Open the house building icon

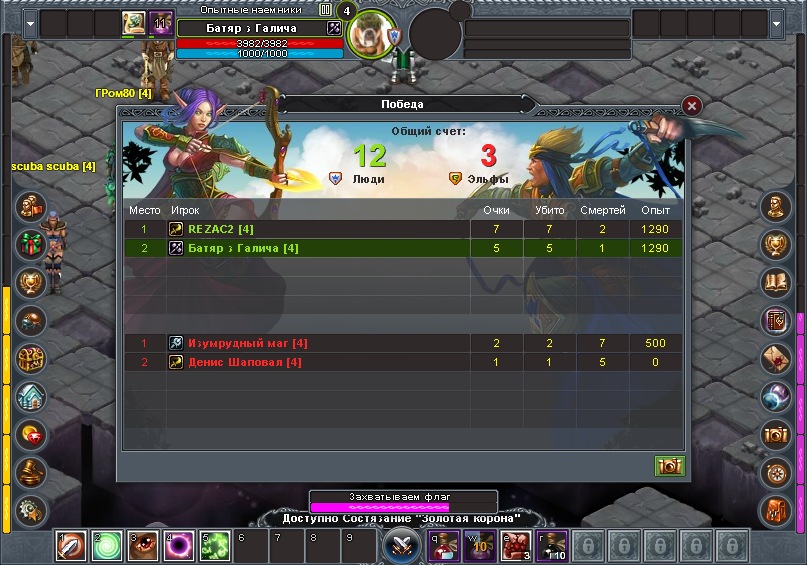tap(32, 396)
